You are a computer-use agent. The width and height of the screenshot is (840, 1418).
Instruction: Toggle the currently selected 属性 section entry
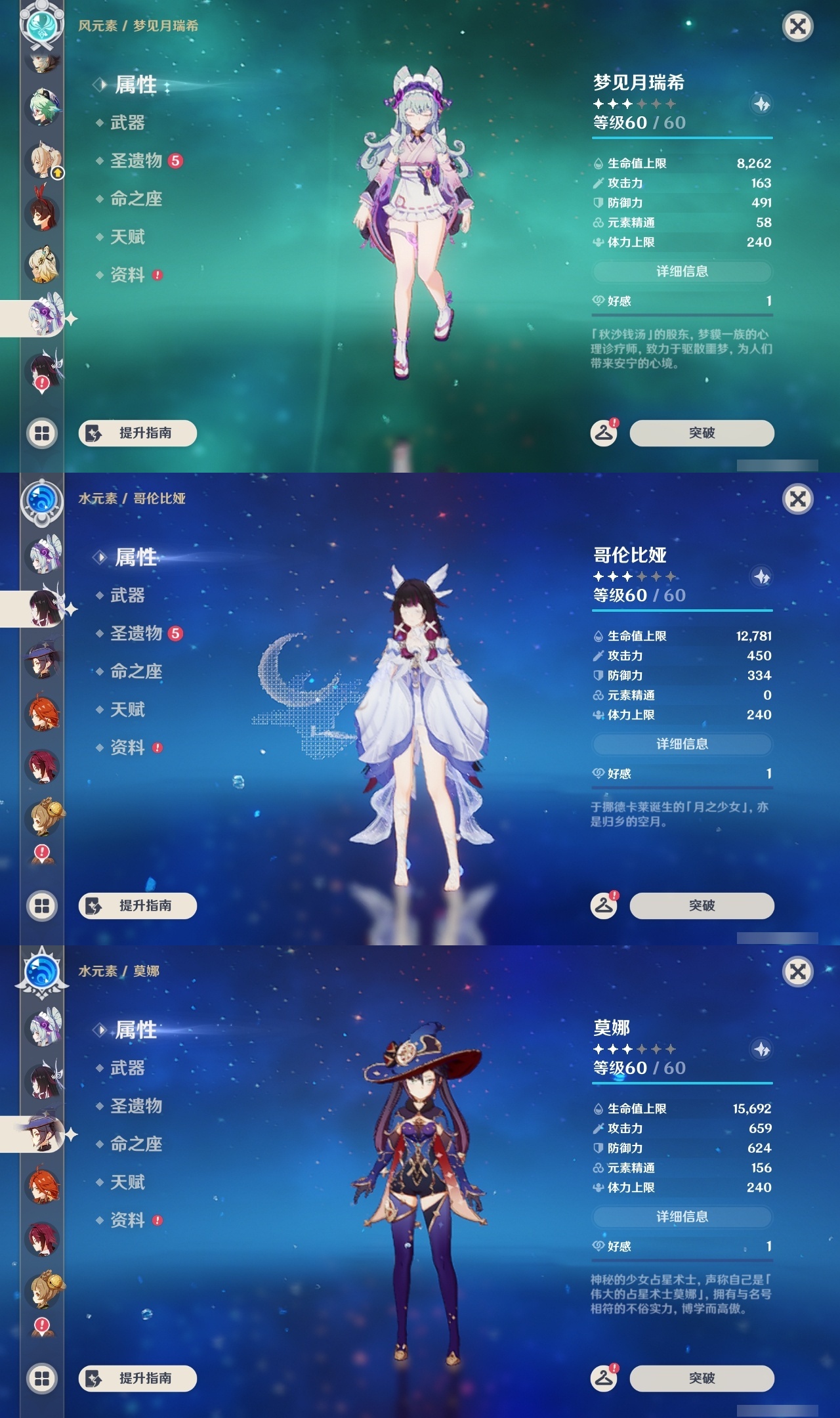coord(134,83)
